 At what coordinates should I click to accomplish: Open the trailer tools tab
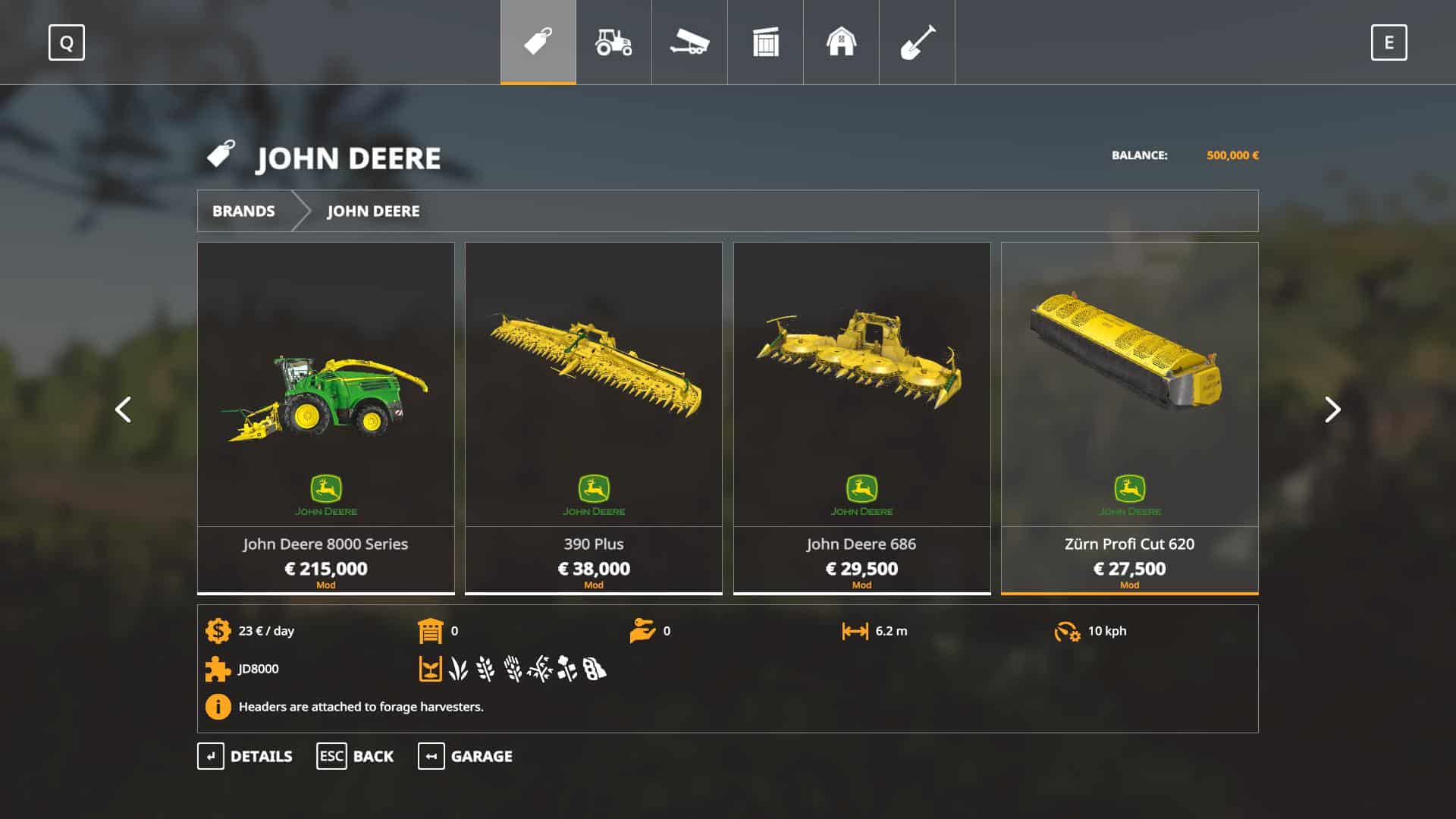click(689, 42)
